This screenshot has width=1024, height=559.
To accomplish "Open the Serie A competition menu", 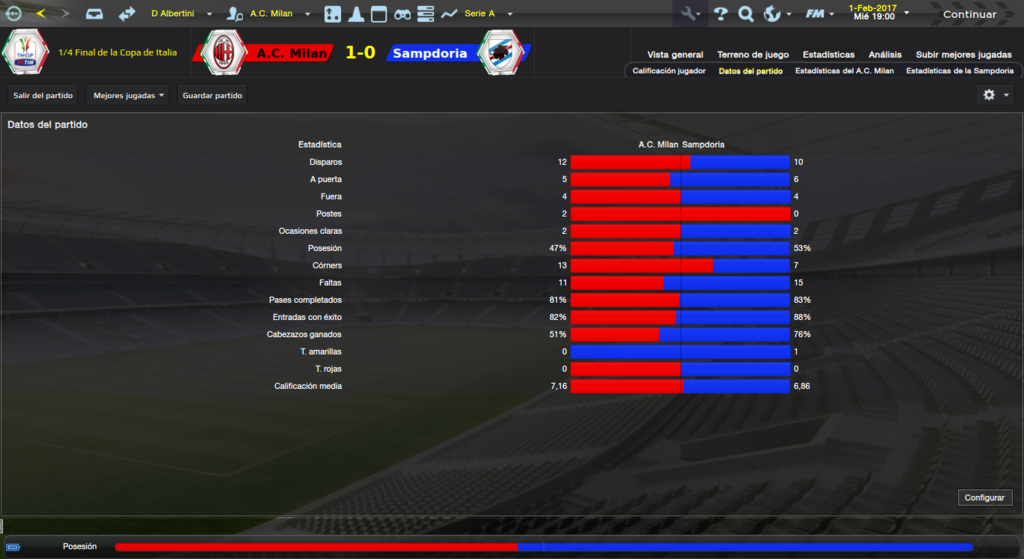I will 487,14.
